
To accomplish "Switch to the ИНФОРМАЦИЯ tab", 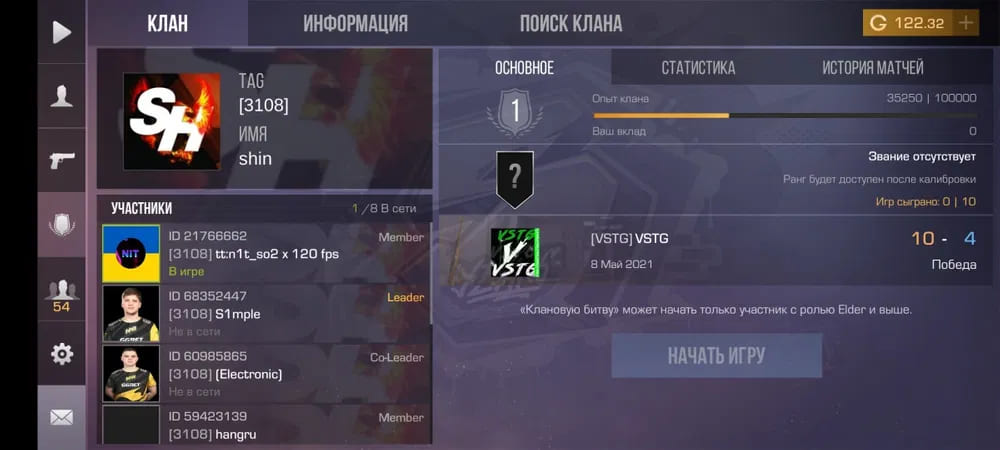I will click(355, 24).
